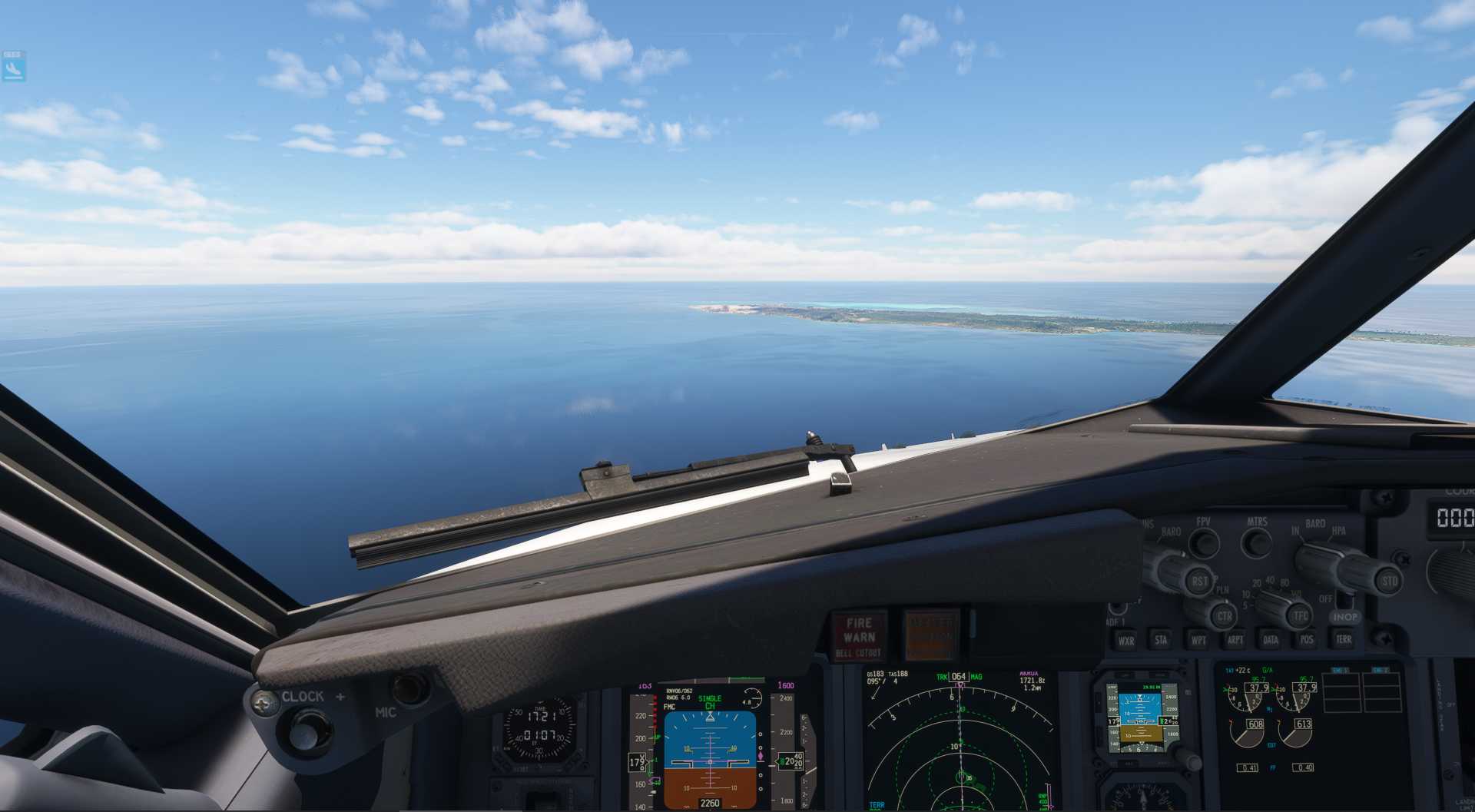This screenshot has height=812, width=1475.
Task: Push the STD barometer standard button
Action: coord(1388,581)
